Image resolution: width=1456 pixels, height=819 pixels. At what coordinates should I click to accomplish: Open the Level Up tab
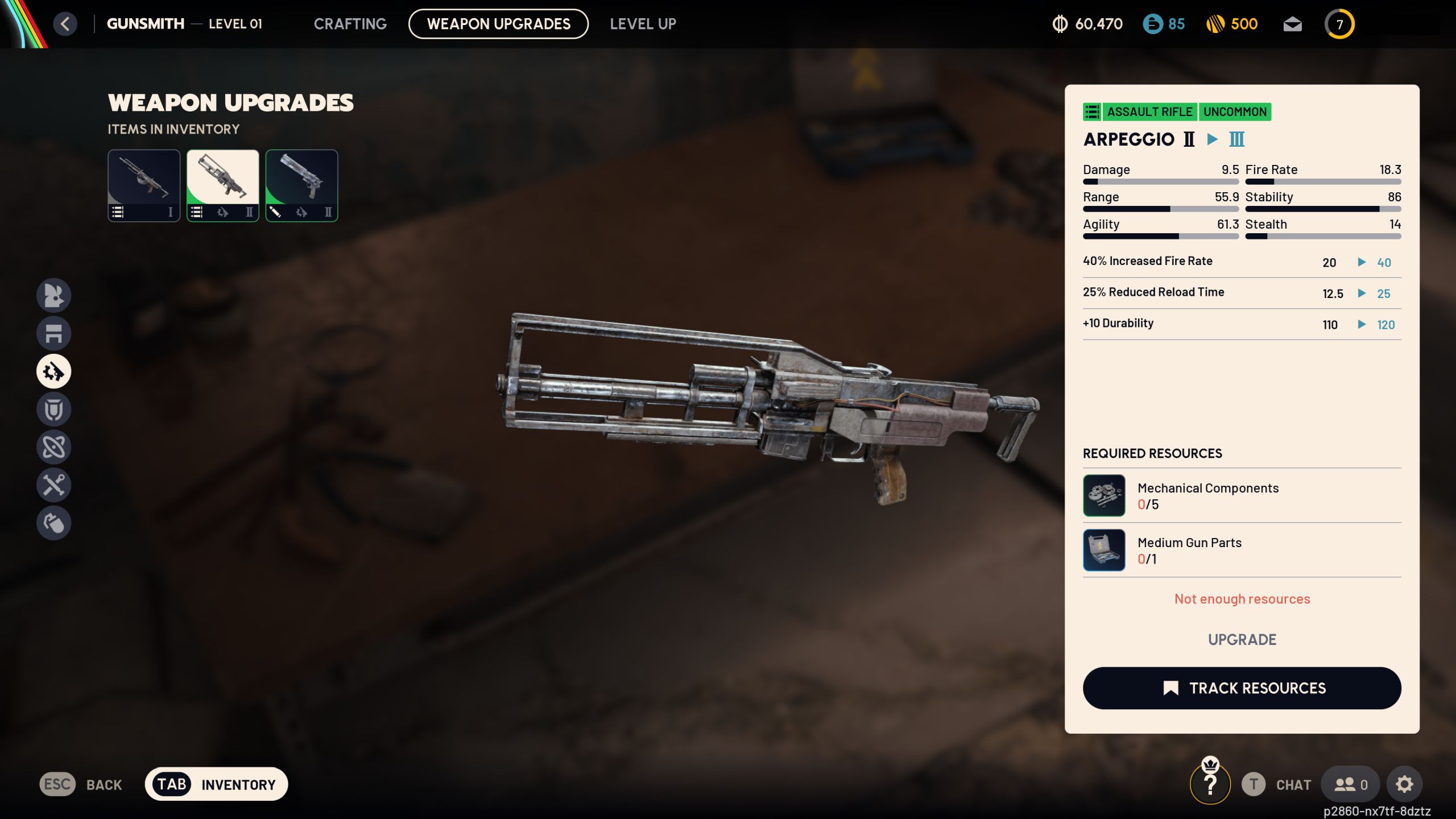(643, 24)
